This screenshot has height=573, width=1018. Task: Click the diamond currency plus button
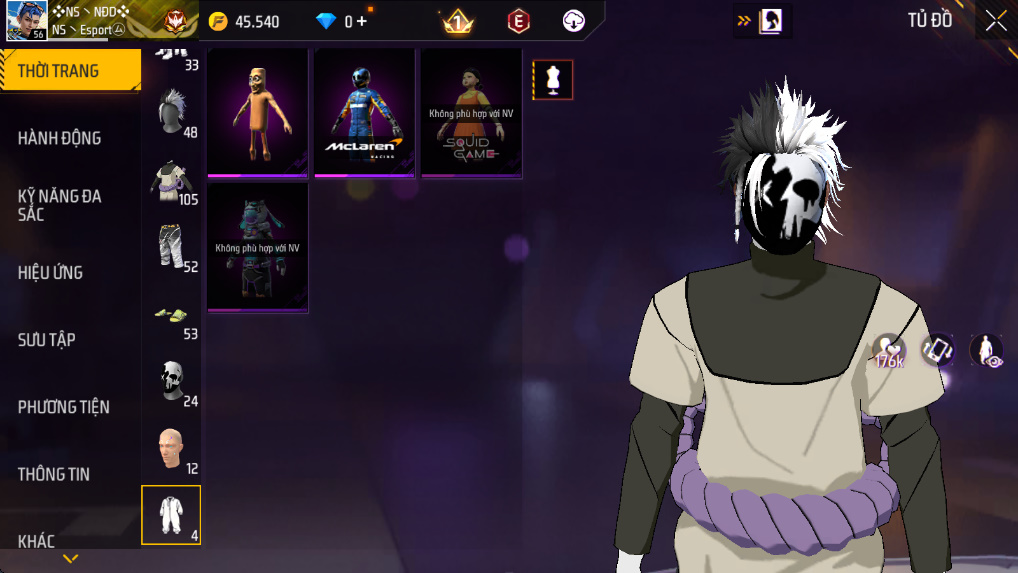(x=362, y=21)
